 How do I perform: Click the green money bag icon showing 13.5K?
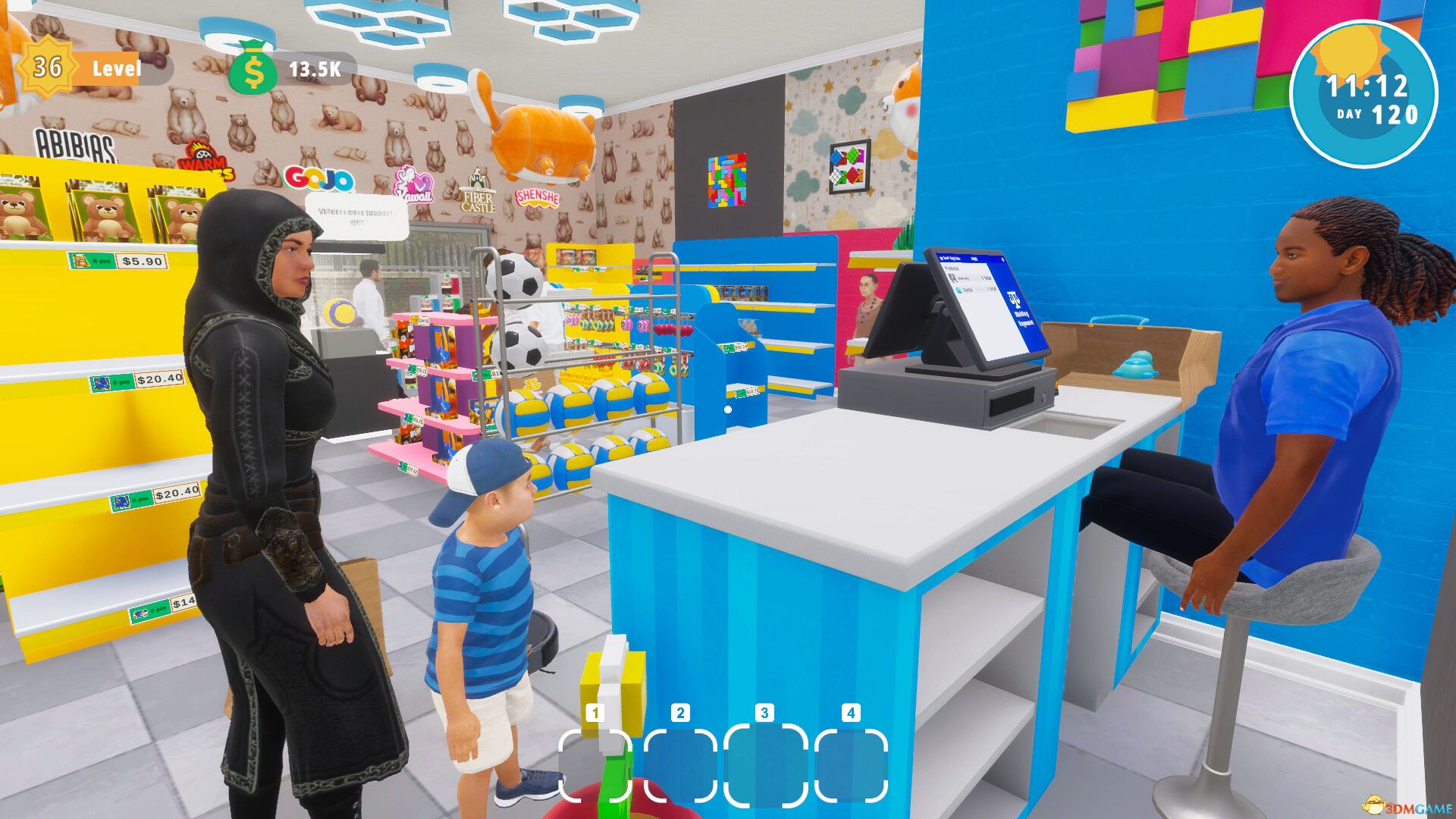coord(256,70)
